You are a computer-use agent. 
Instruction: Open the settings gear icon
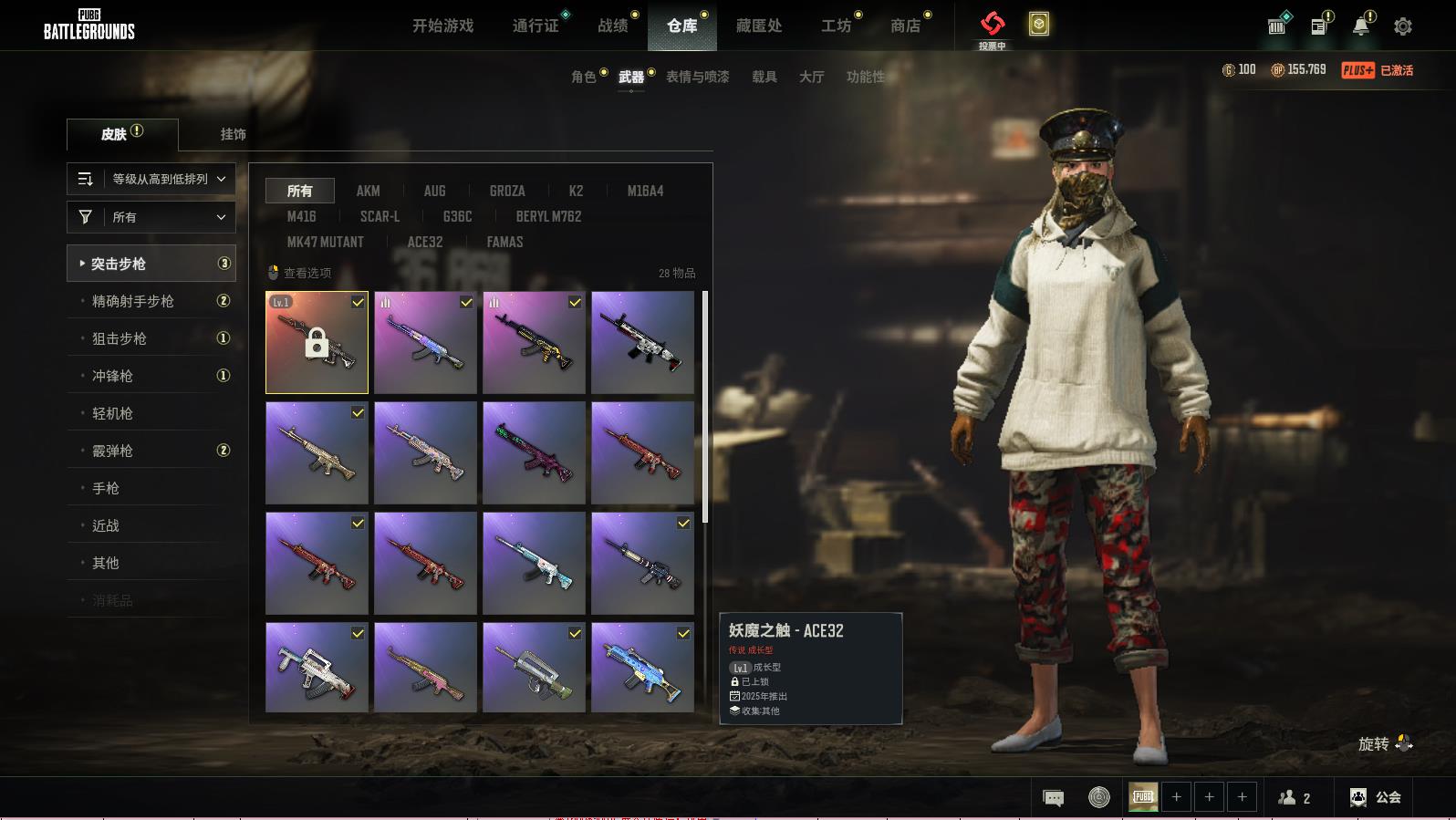[1403, 26]
